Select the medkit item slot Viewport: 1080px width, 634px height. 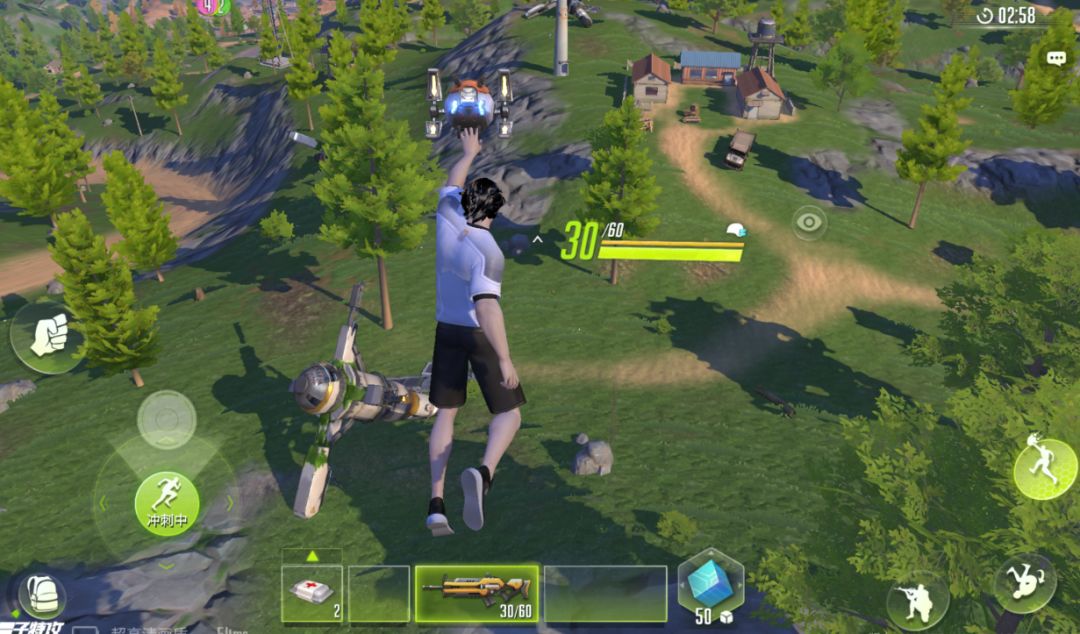point(312,594)
